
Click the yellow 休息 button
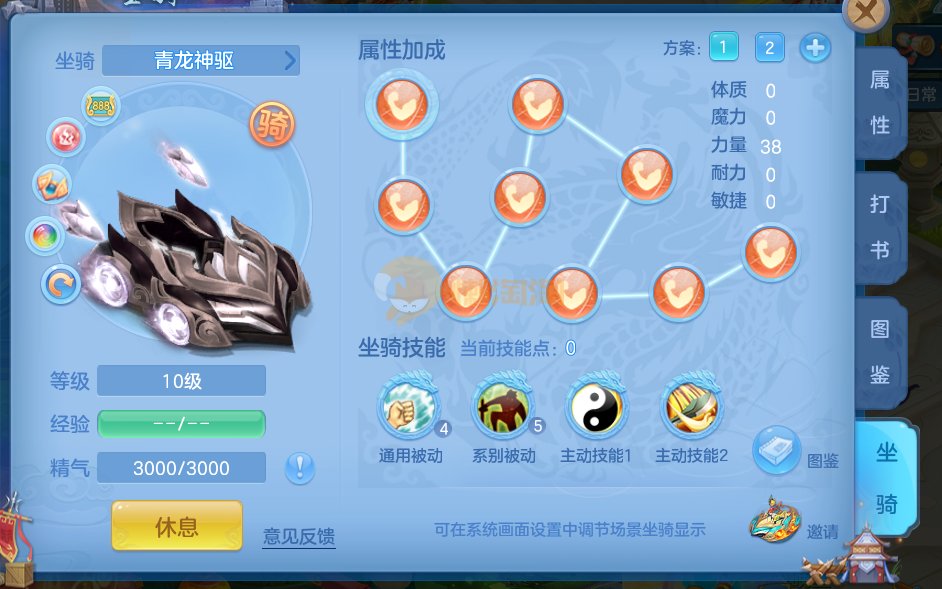177,526
